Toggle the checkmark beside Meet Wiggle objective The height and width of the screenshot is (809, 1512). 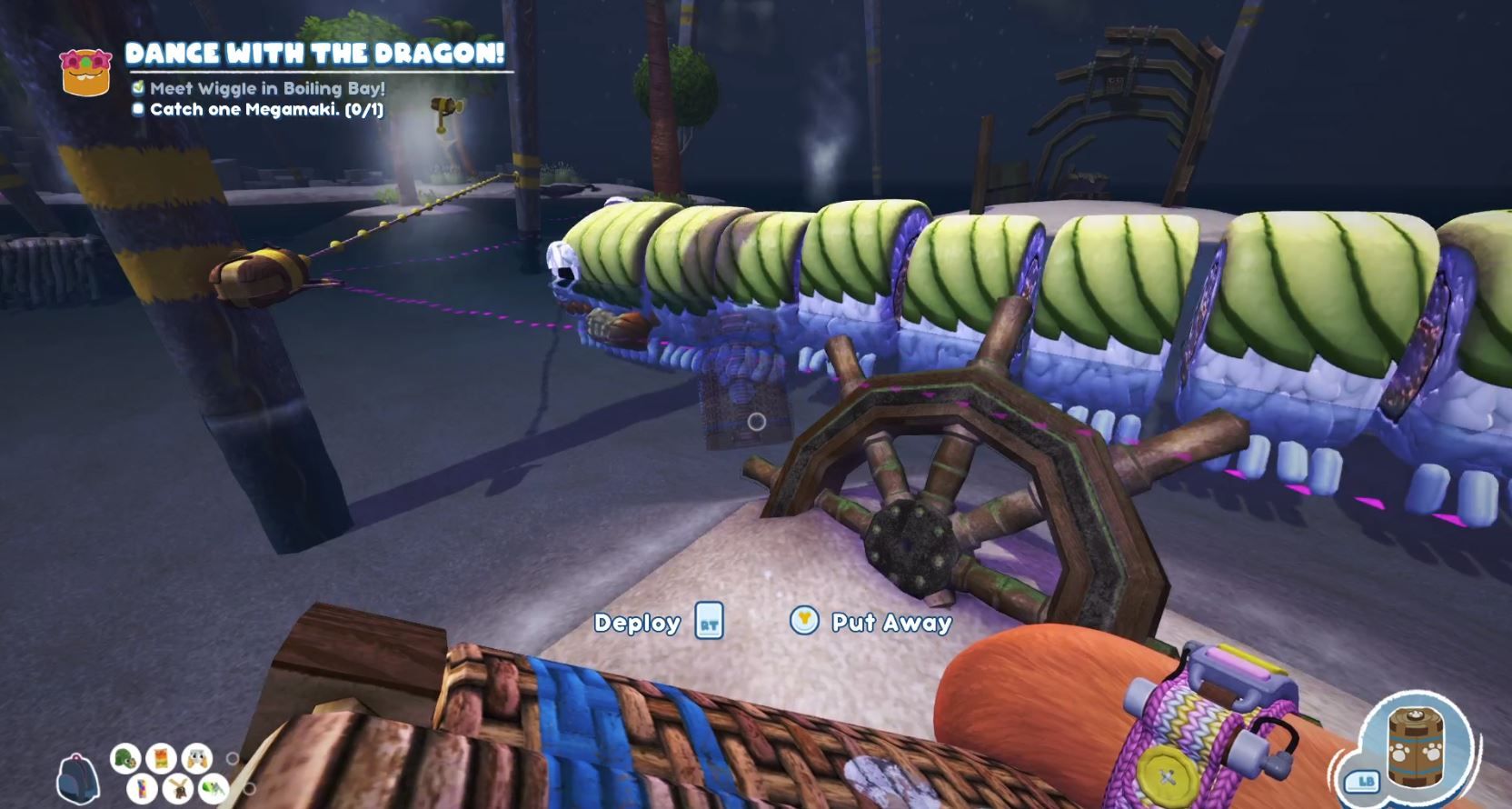click(x=138, y=90)
